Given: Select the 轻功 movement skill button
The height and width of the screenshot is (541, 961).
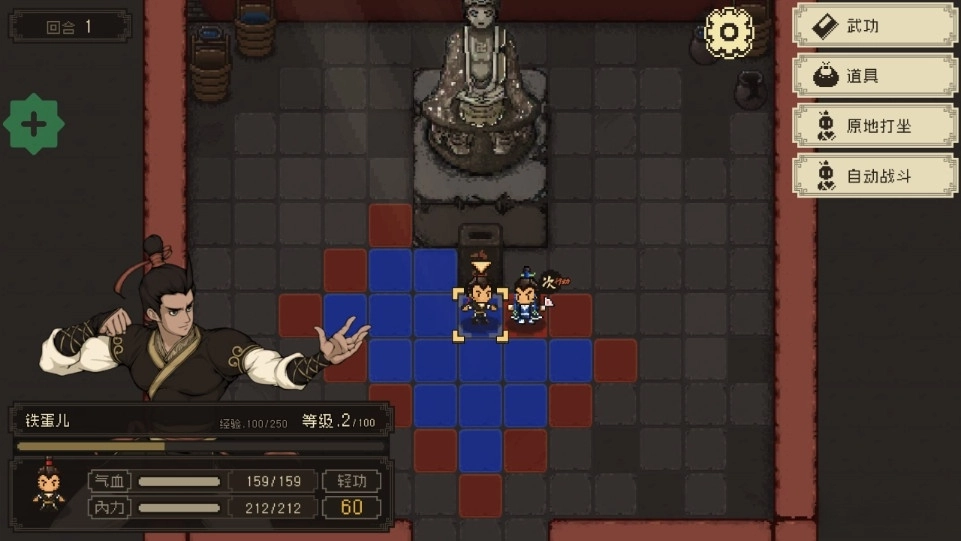Looking at the screenshot, I should pyautogui.click(x=352, y=481).
